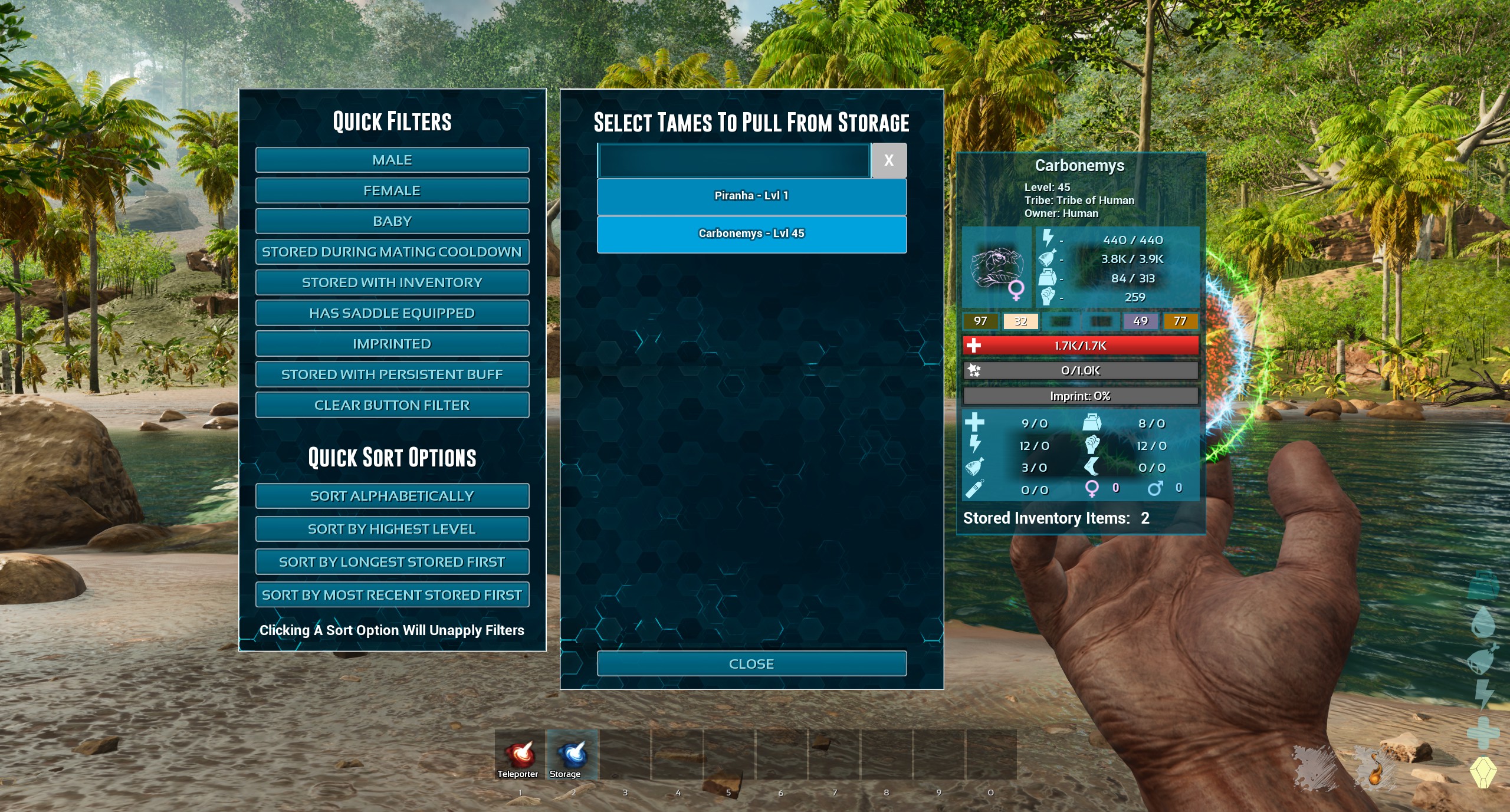Screen dimensions: 1510x812
Task: Sort tames alphabetically
Action: (392, 496)
